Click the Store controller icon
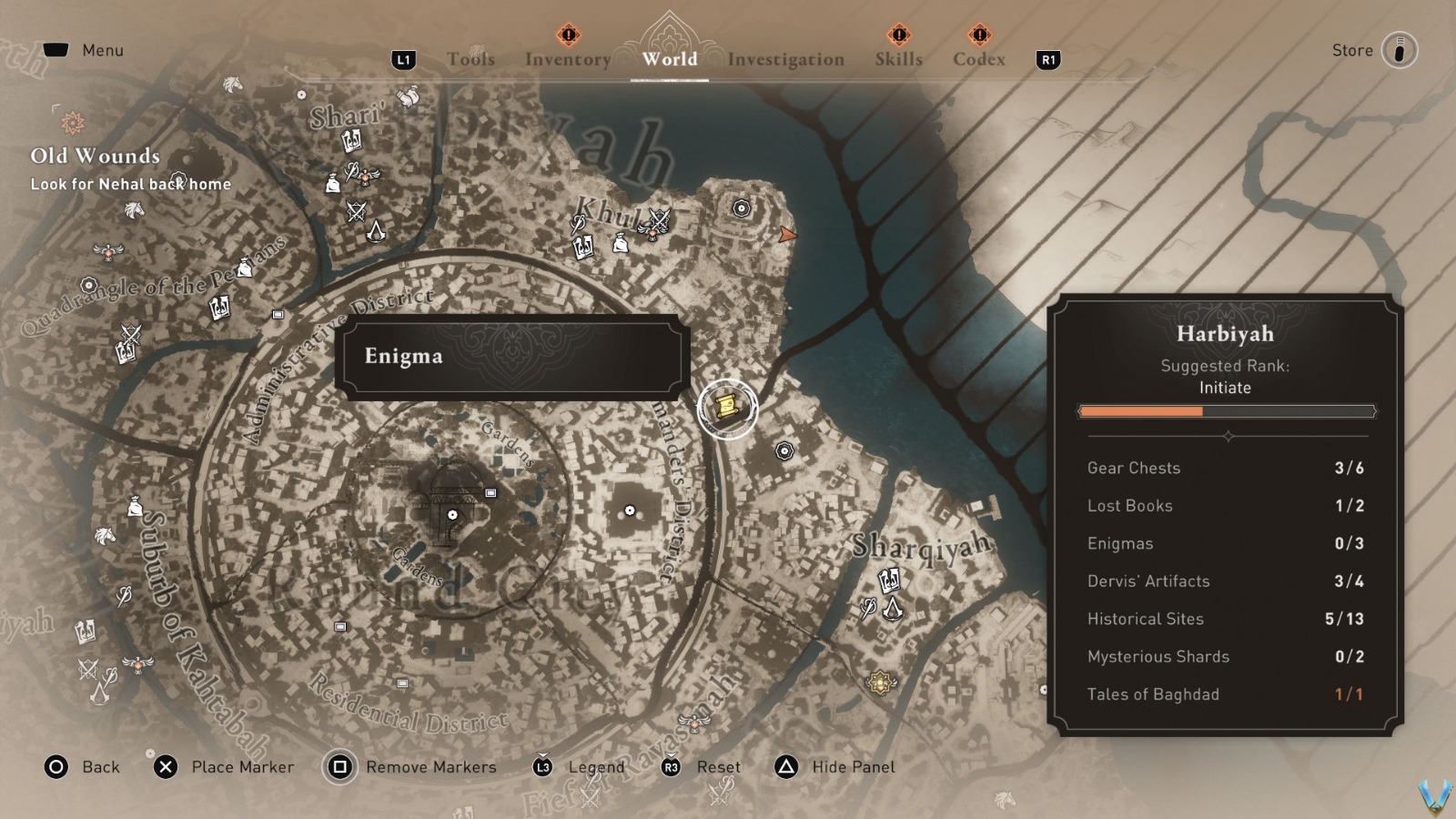The image size is (1456, 819). (x=1401, y=50)
